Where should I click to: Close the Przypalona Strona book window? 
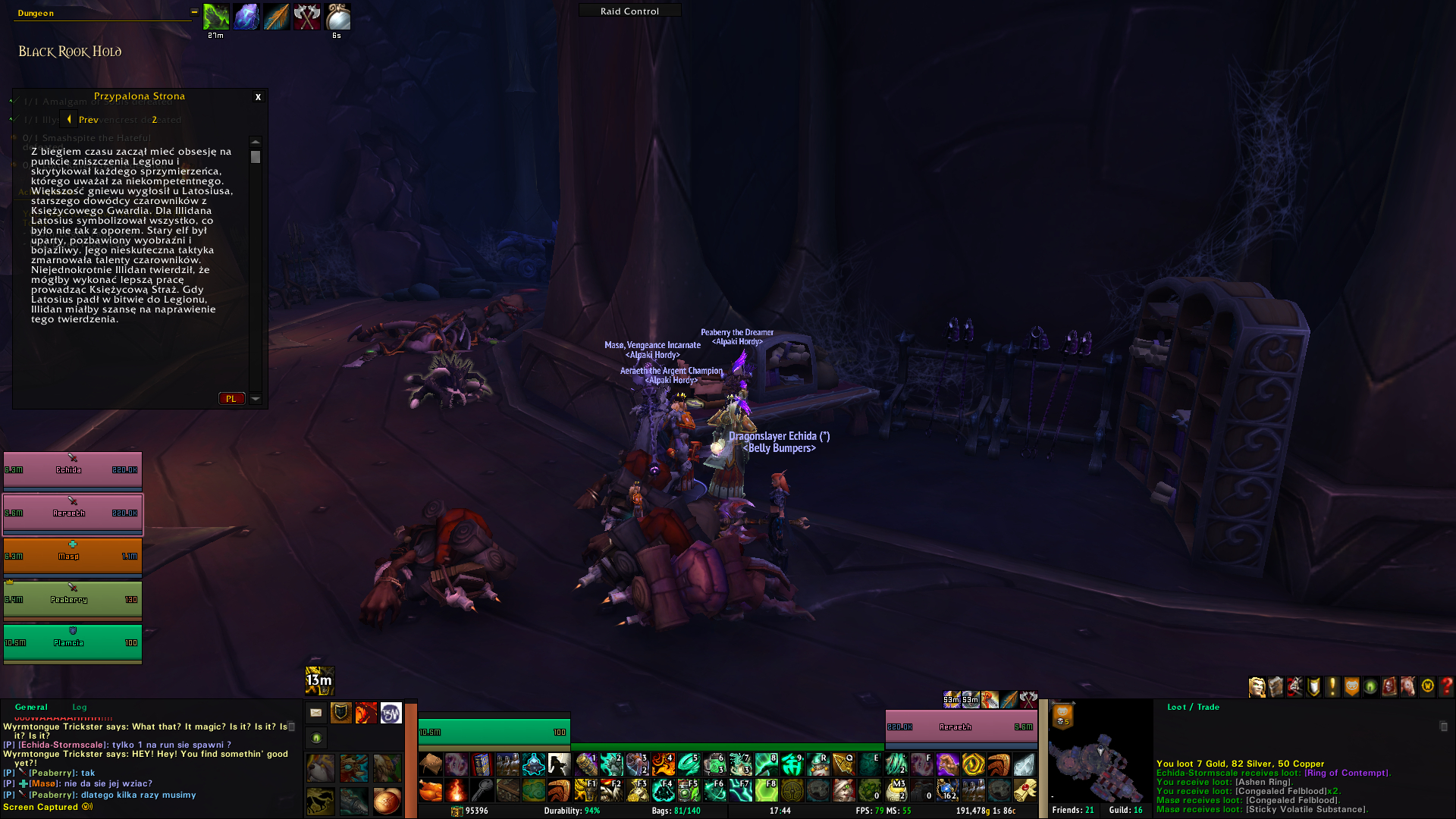258,97
